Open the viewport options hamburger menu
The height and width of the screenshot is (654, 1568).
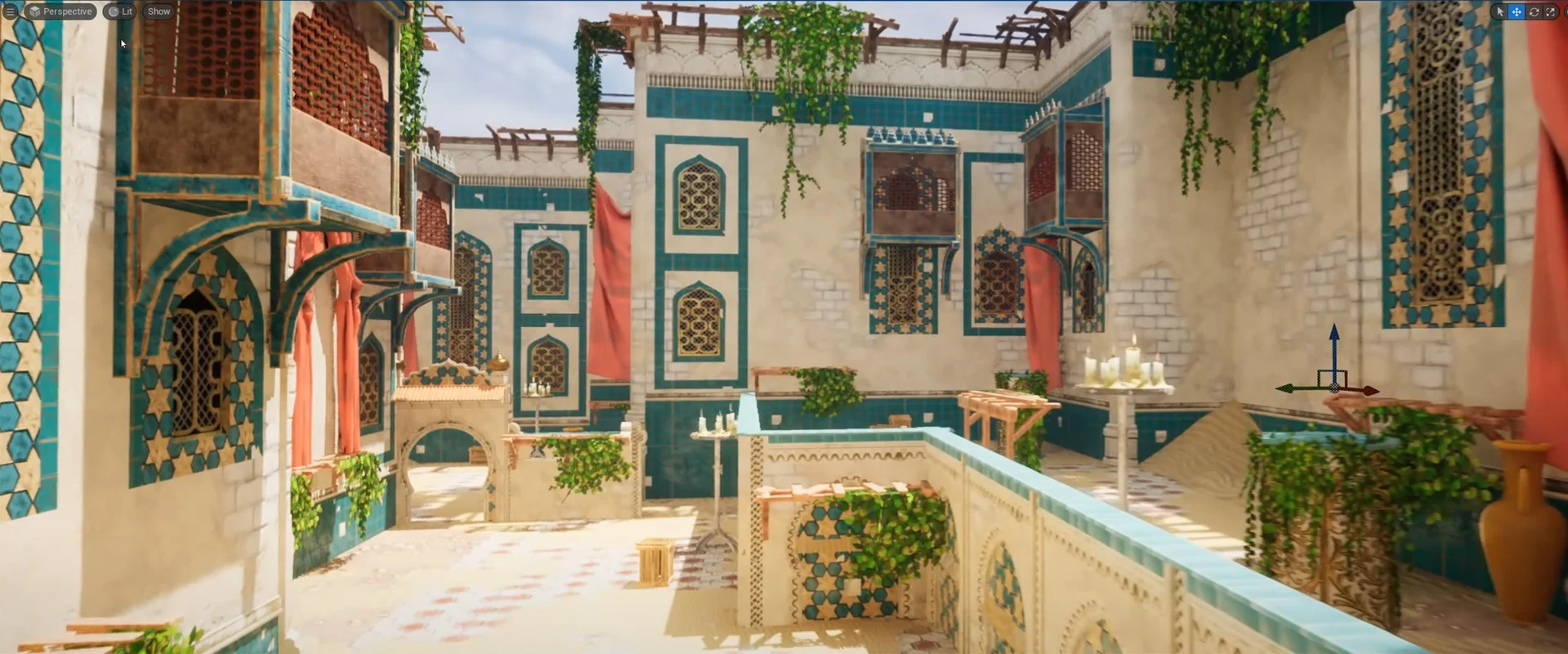click(10, 11)
